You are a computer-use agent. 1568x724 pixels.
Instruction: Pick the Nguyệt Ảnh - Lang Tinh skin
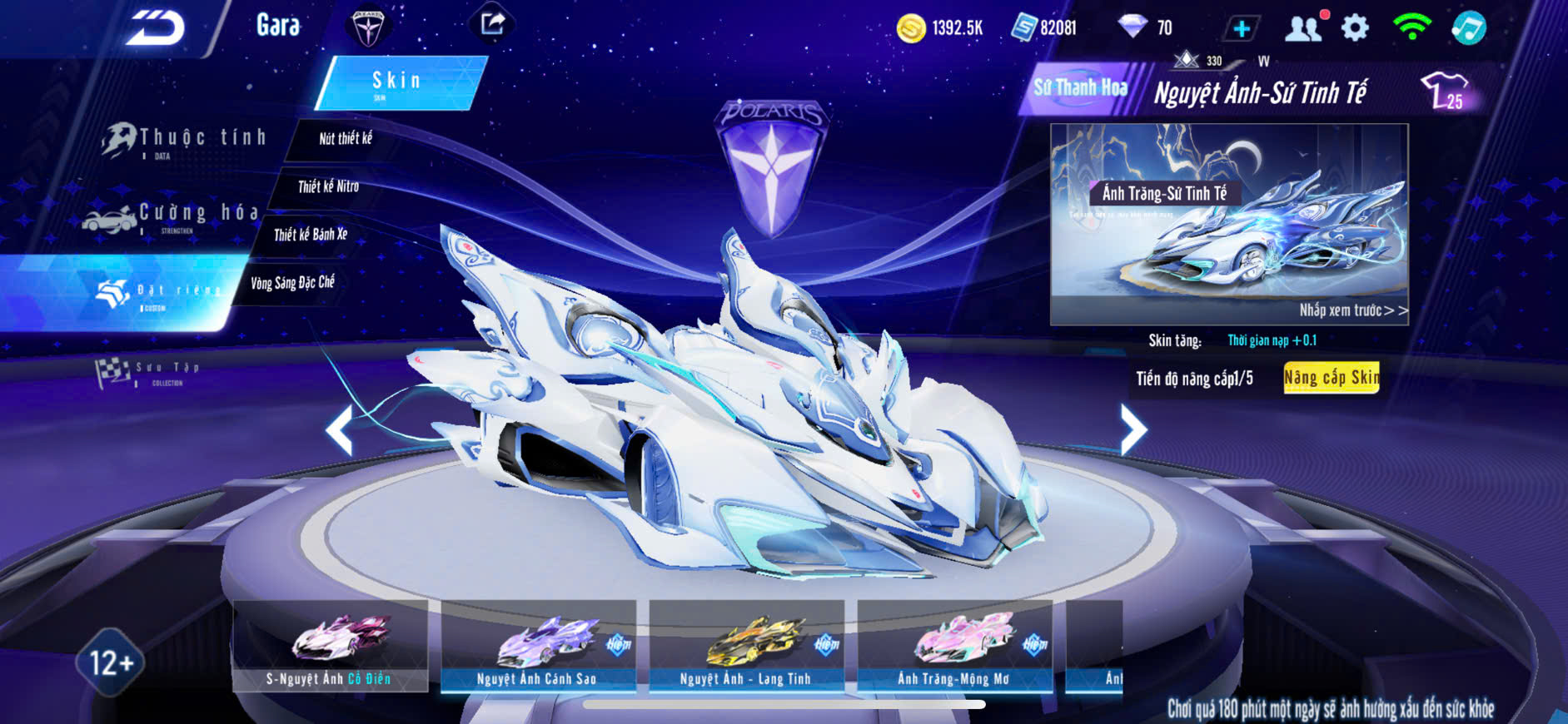(x=746, y=645)
